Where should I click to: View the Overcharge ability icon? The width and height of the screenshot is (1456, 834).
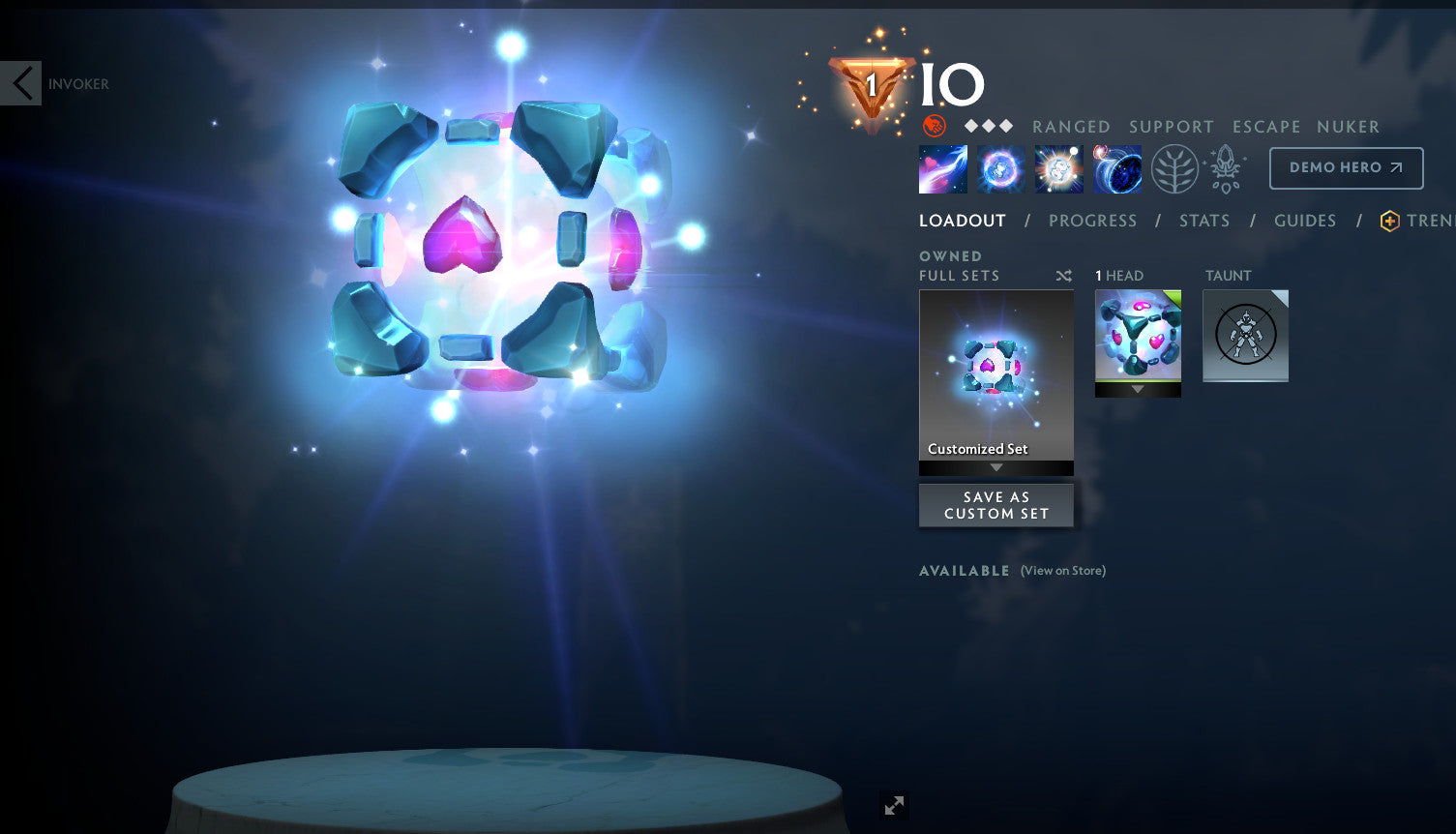[x=1058, y=168]
